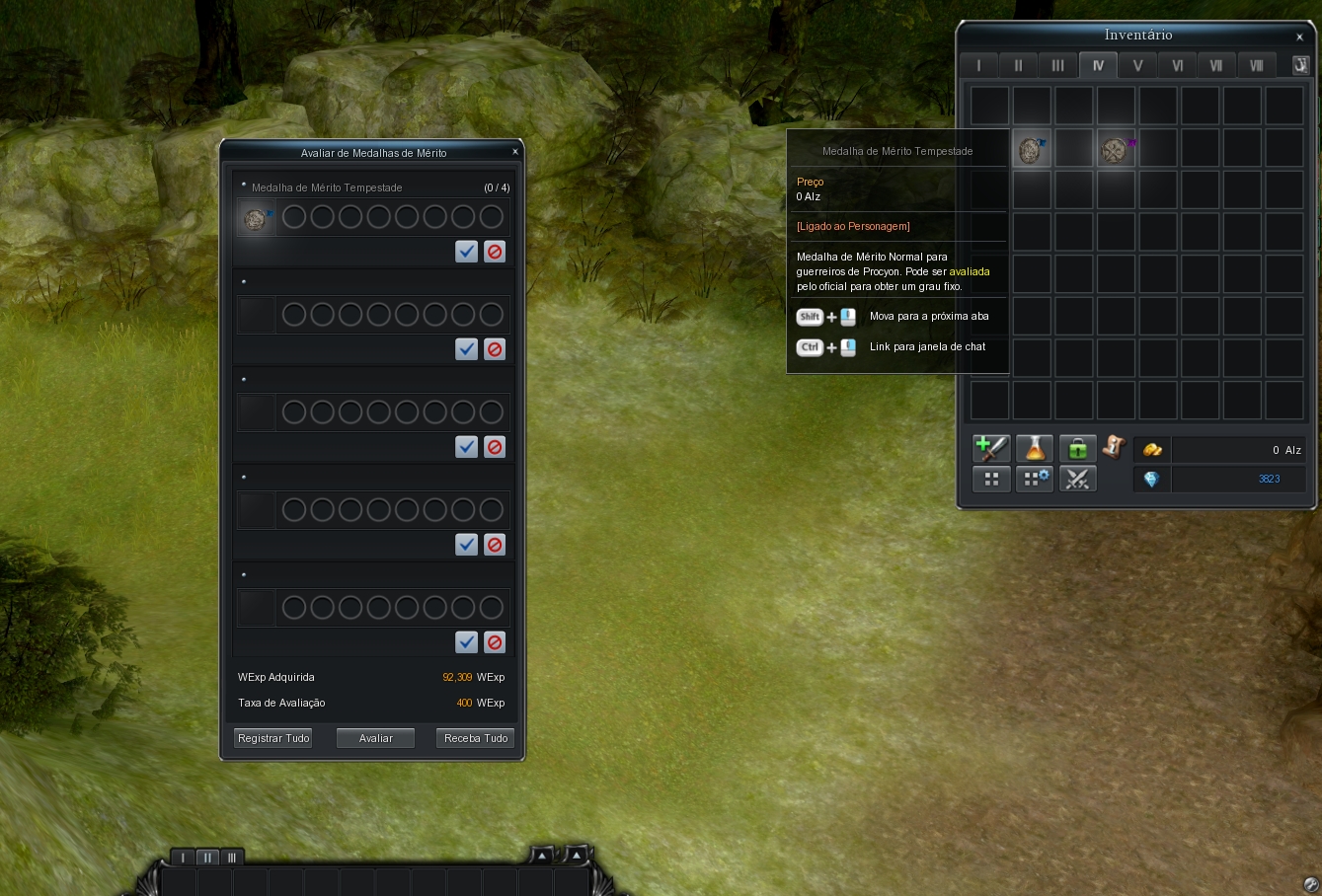Viewport: 1322px width, 896px height.
Task: Select the medal in the Tempestade evaluation slot
Action: (256, 218)
